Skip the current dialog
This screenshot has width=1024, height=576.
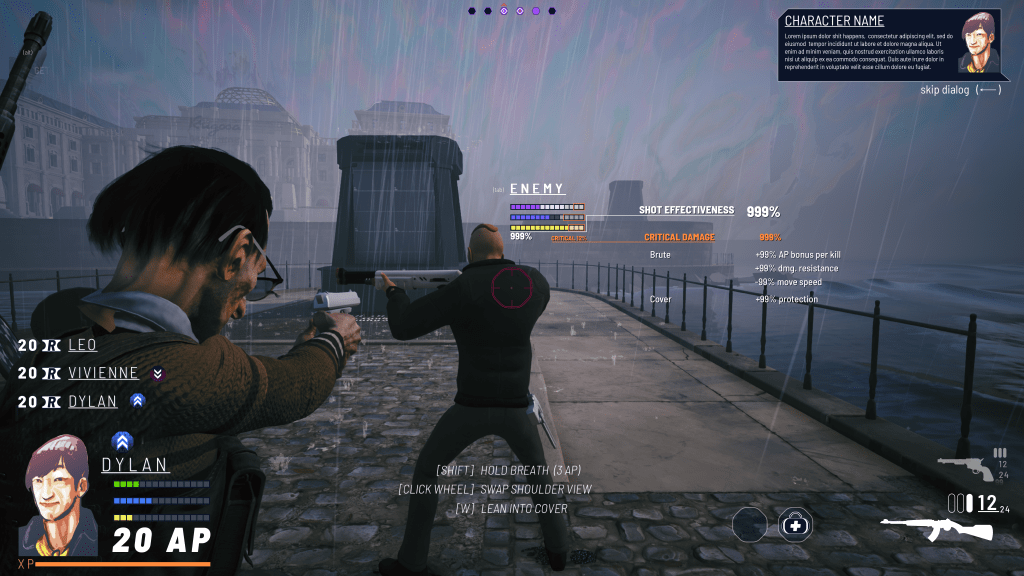[960, 90]
